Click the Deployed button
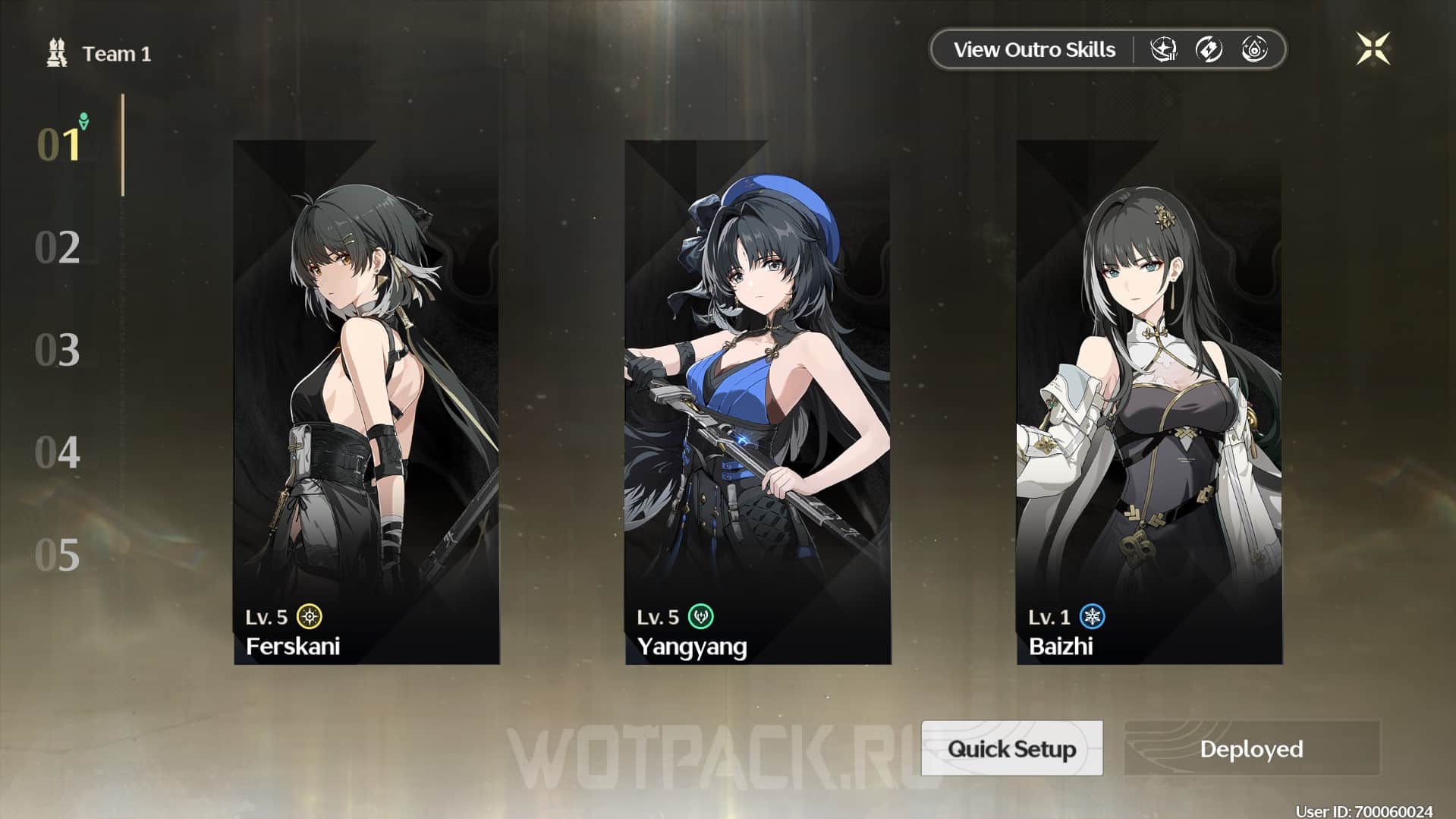 [1251, 748]
